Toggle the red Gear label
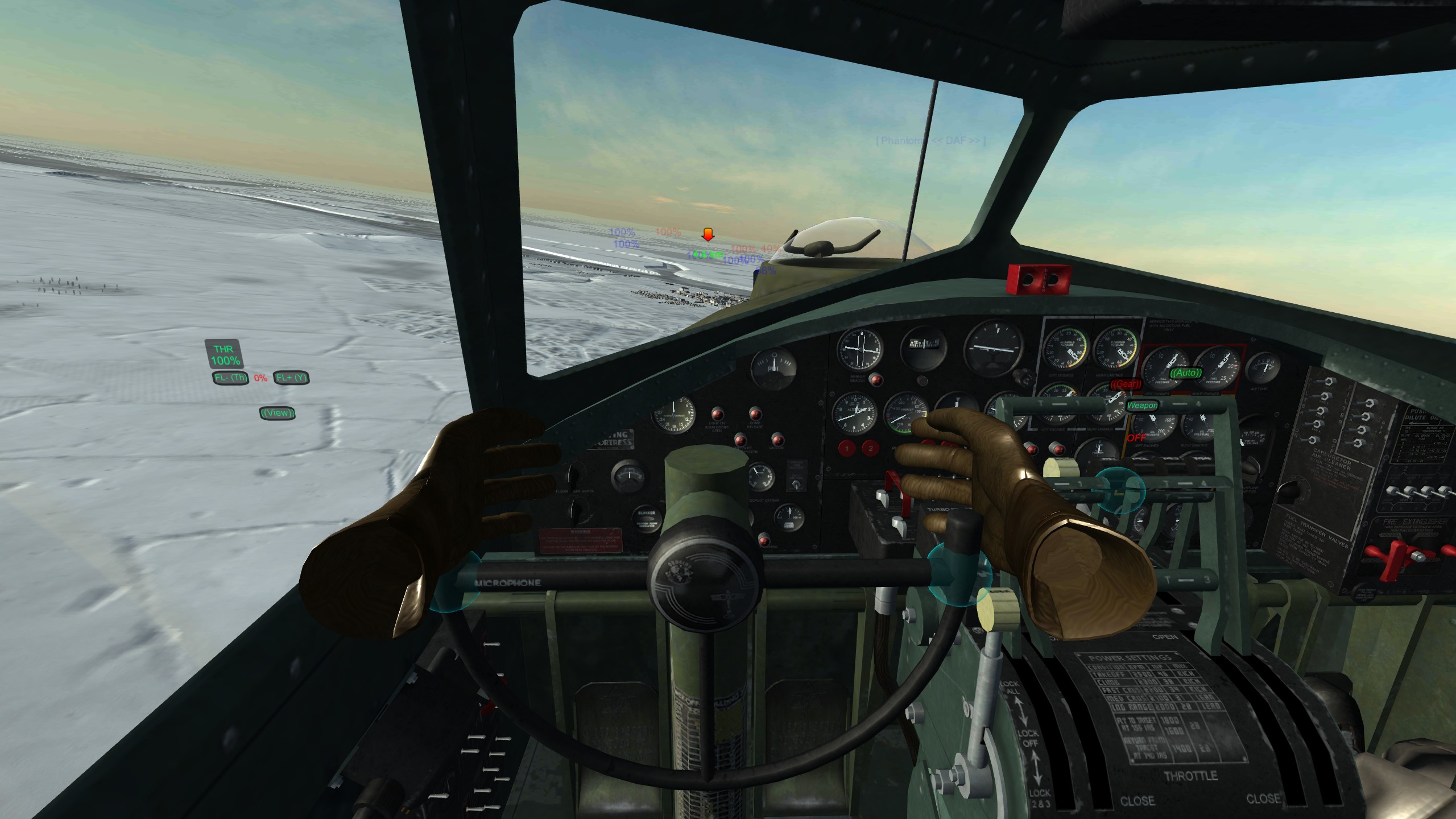The height and width of the screenshot is (819, 1456). pos(1126,384)
